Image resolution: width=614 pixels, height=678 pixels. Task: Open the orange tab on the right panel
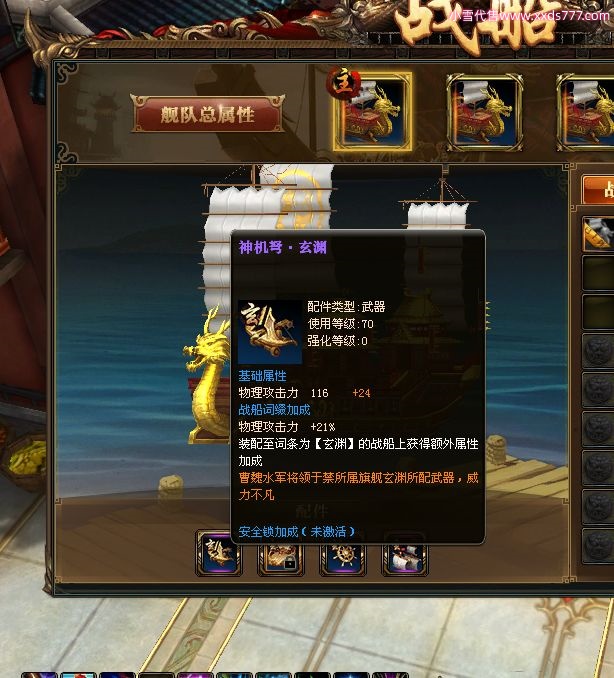[599, 190]
